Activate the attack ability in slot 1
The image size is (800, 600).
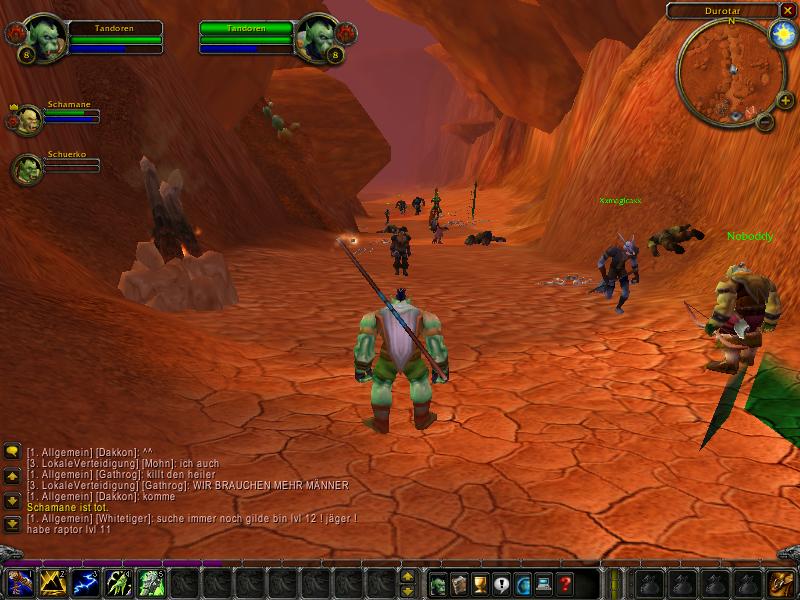click(x=21, y=582)
